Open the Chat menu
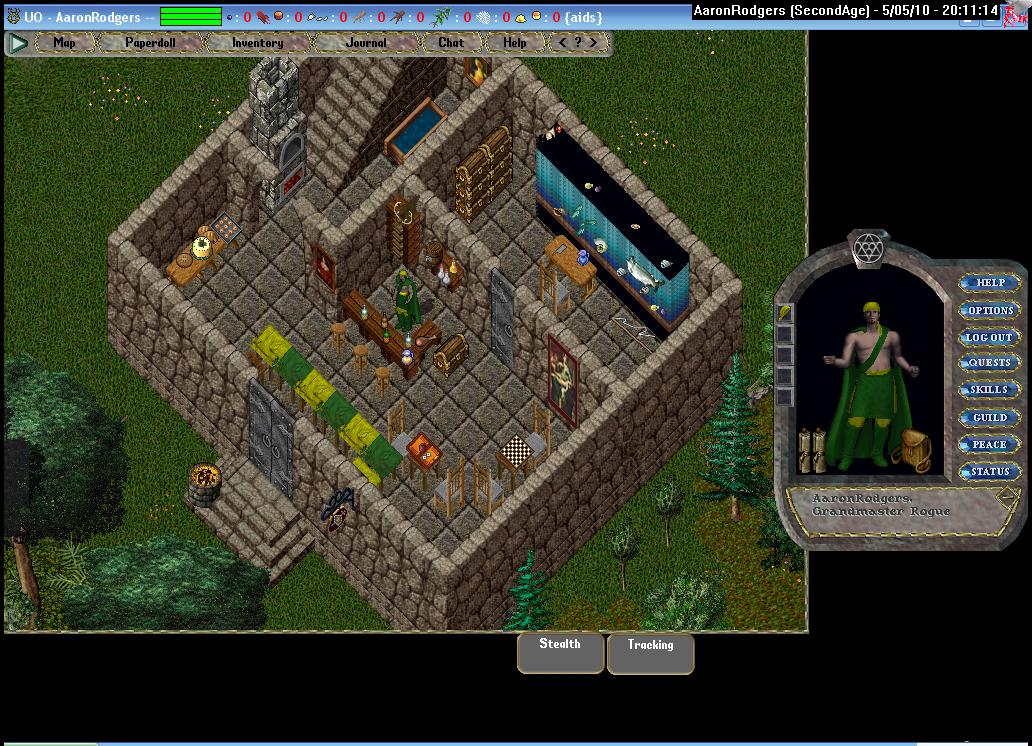 click(x=451, y=43)
